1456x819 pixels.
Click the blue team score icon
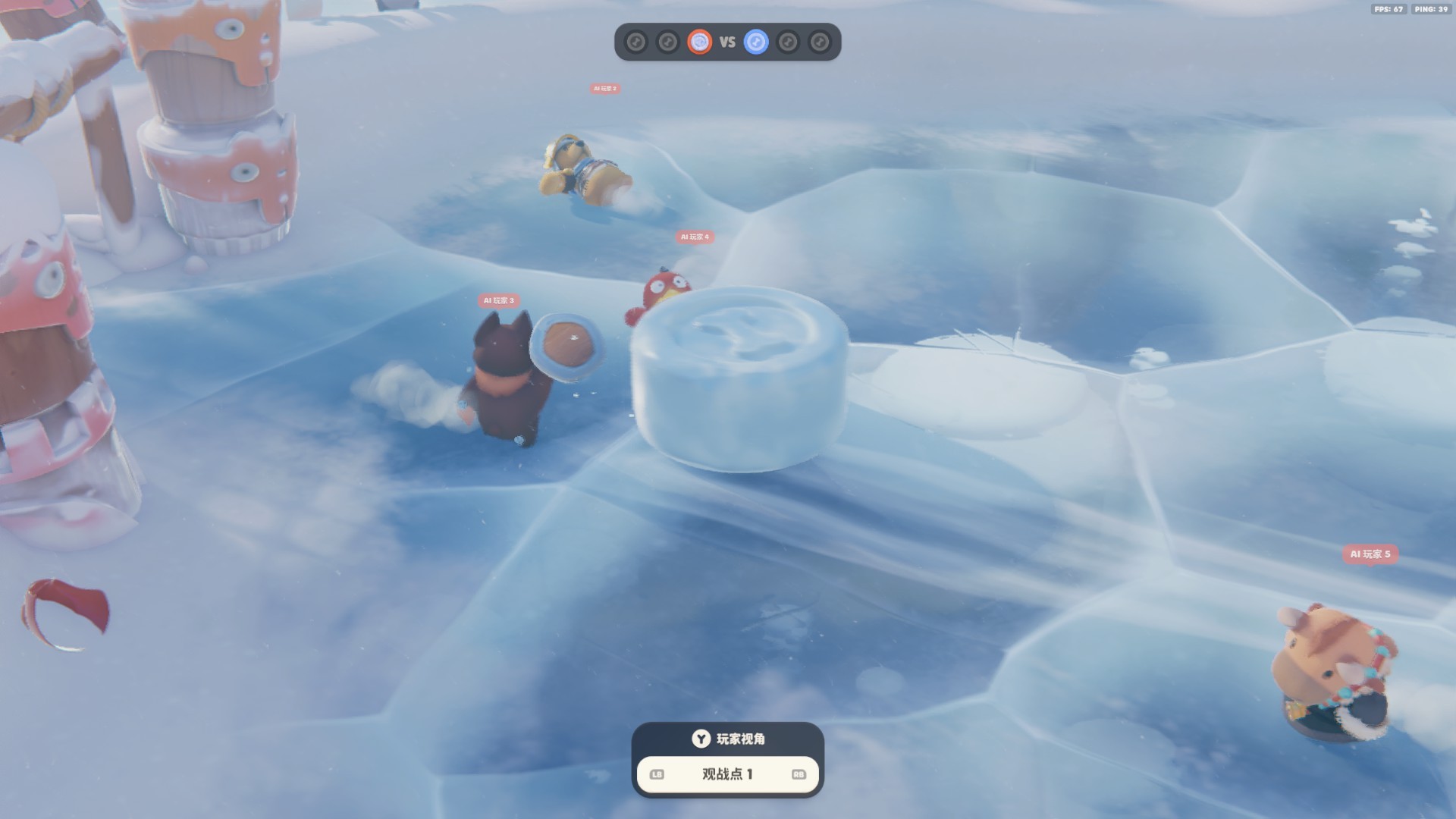click(x=756, y=42)
